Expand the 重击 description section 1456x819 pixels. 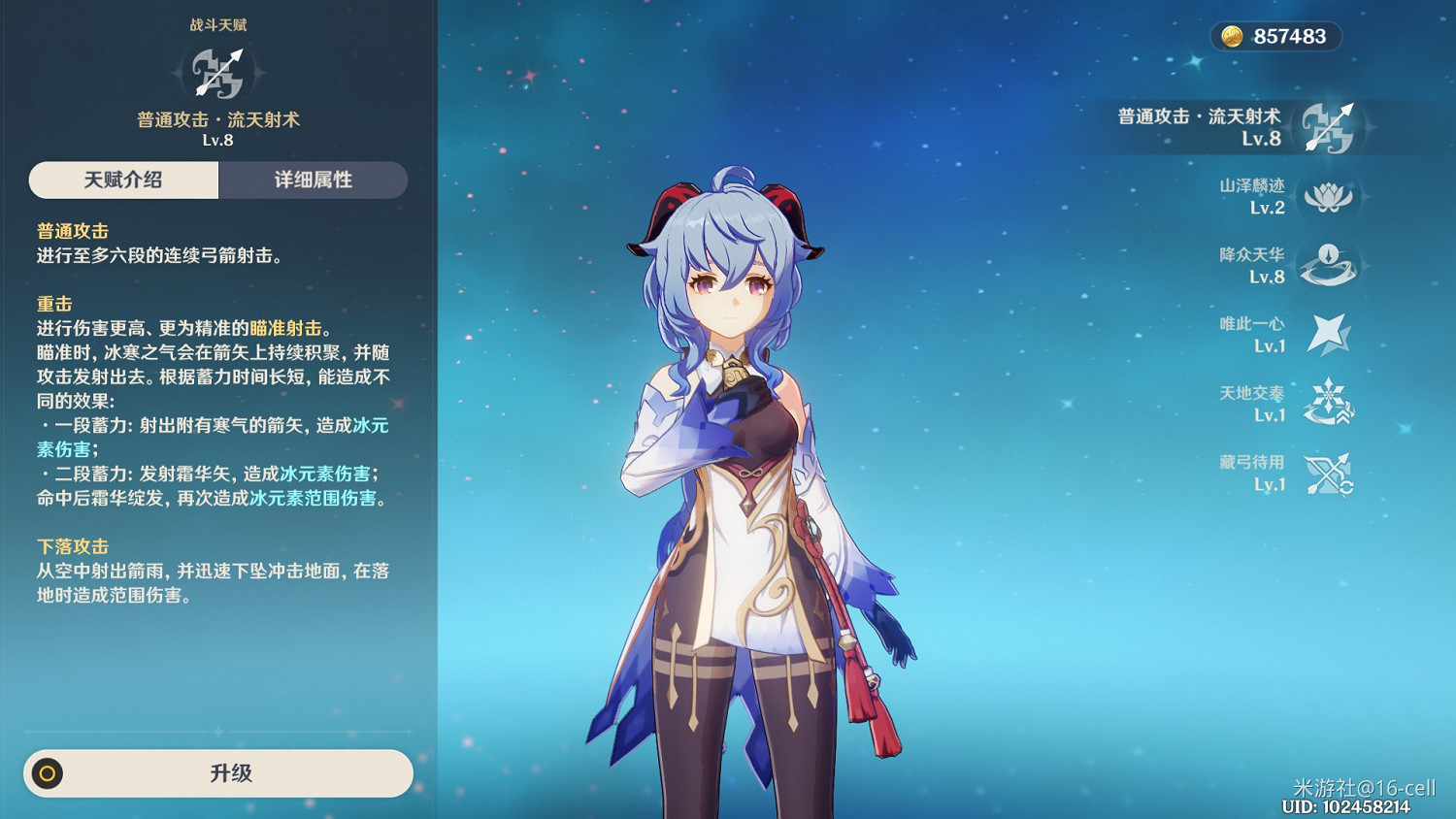53,304
